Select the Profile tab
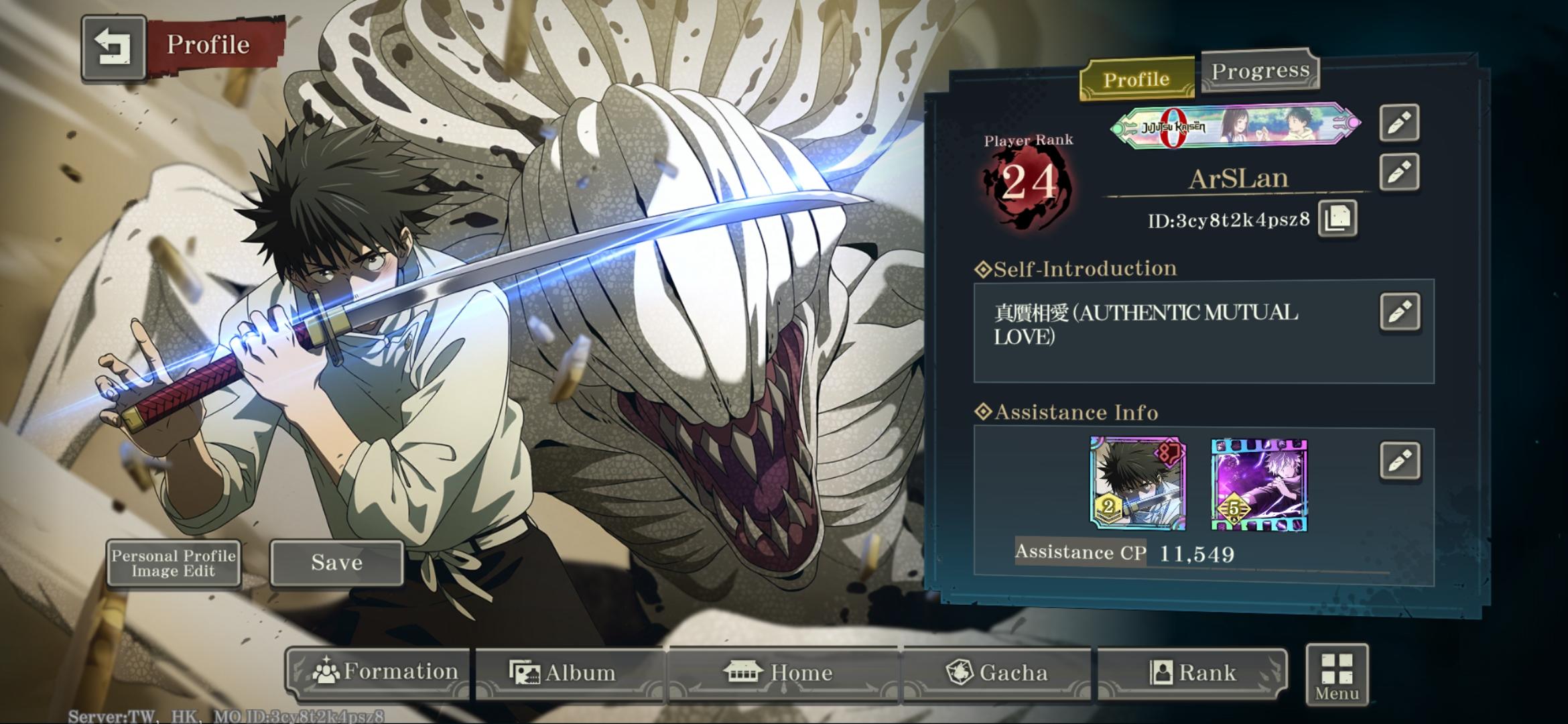 point(1136,80)
